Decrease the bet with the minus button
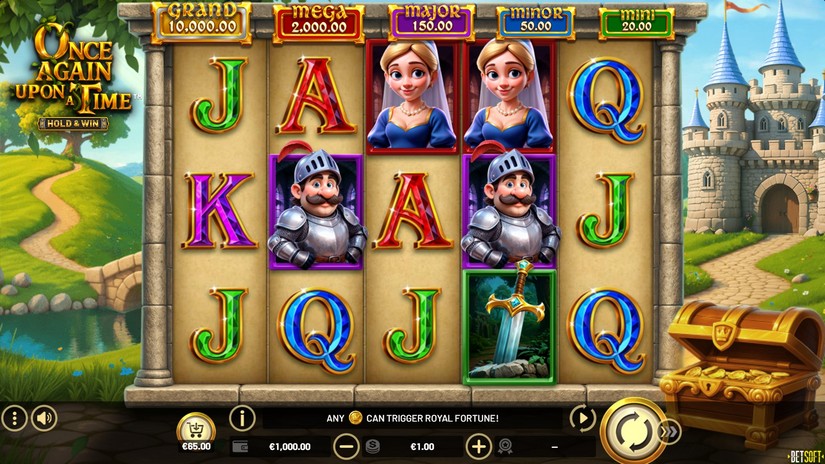 [346, 446]
